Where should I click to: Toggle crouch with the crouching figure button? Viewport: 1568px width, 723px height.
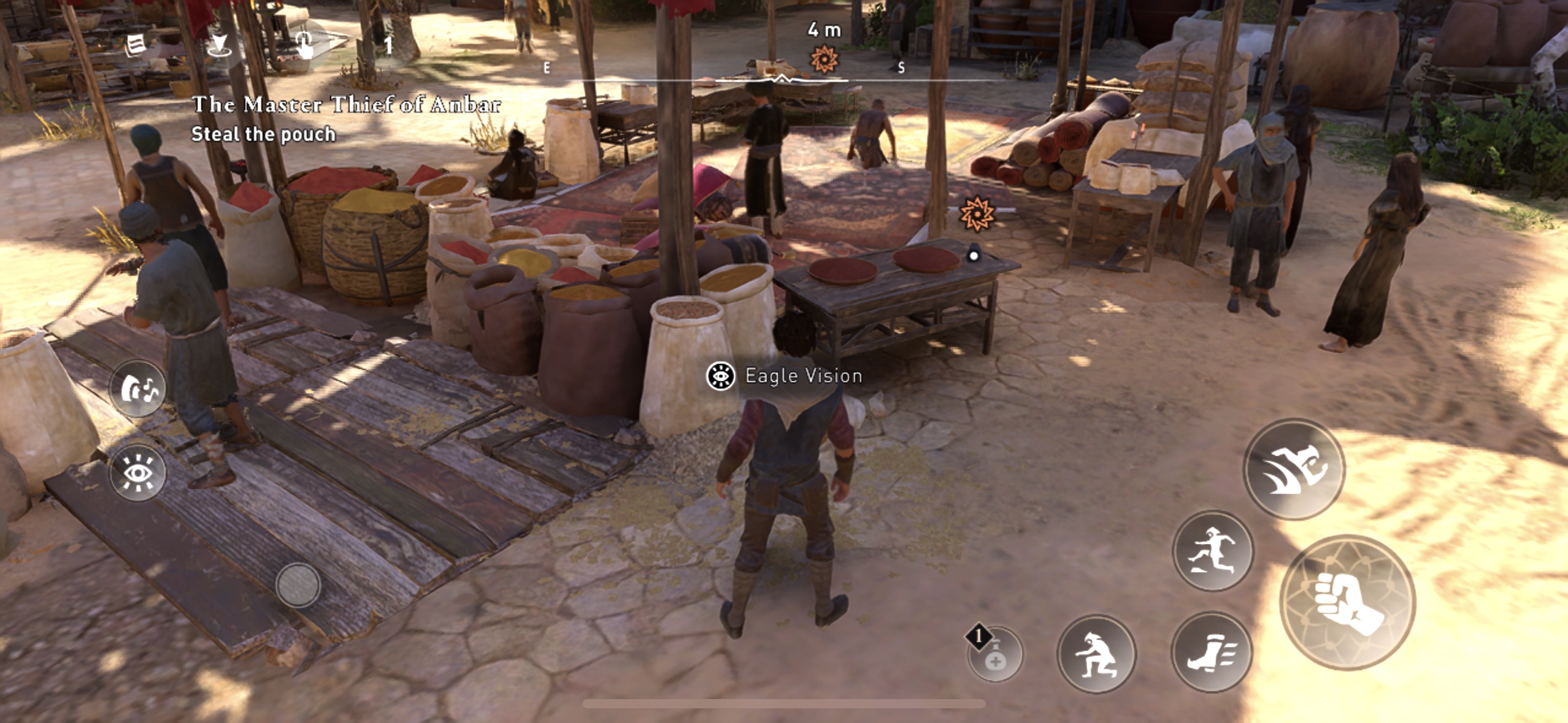click(x=1096, y=654)
